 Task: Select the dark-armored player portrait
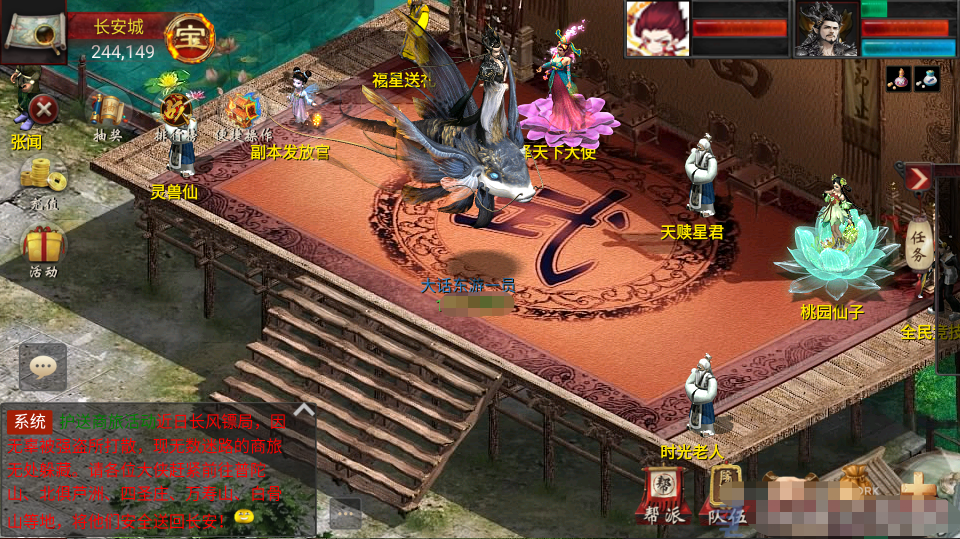click(x=826, y=28)
